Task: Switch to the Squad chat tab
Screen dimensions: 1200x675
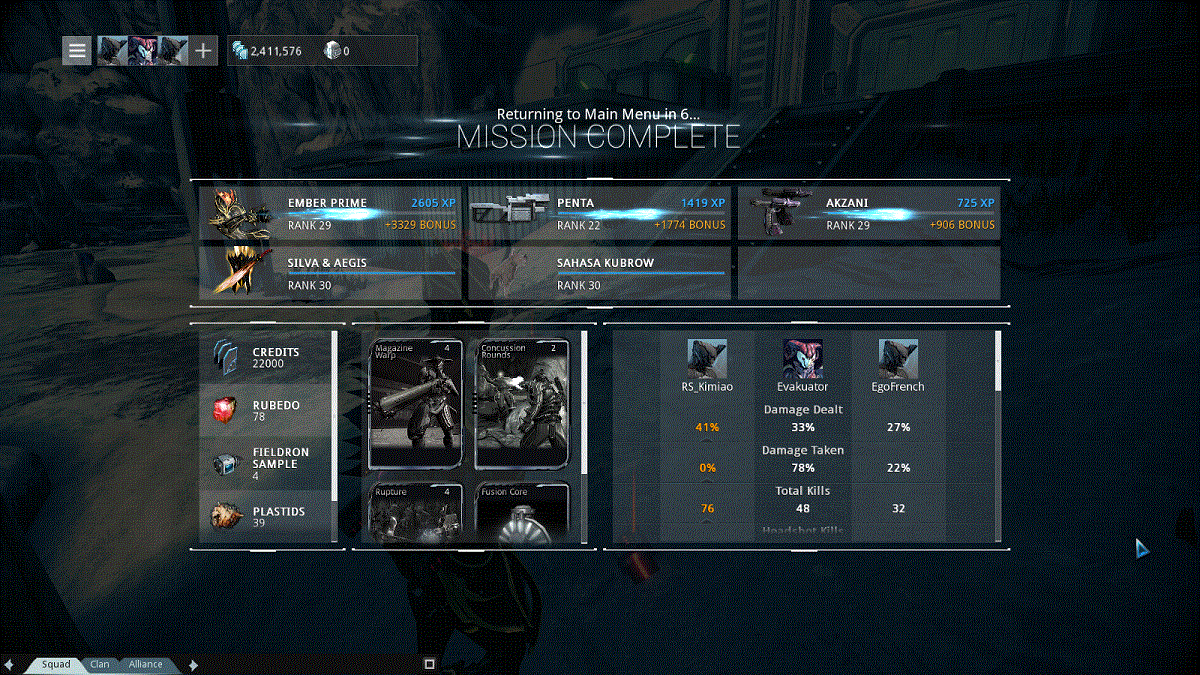Action: coord(55,664)
